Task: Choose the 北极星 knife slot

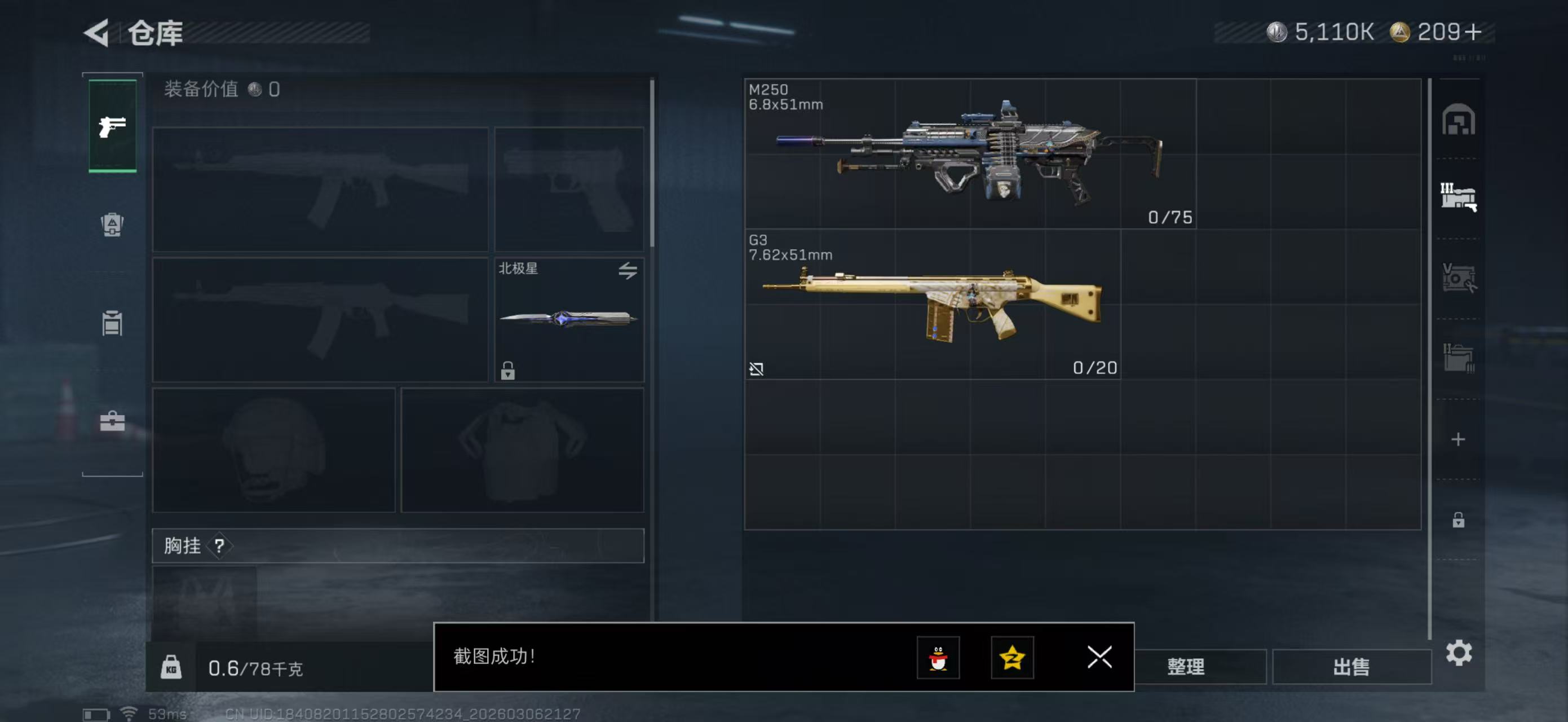Action: 568,320
